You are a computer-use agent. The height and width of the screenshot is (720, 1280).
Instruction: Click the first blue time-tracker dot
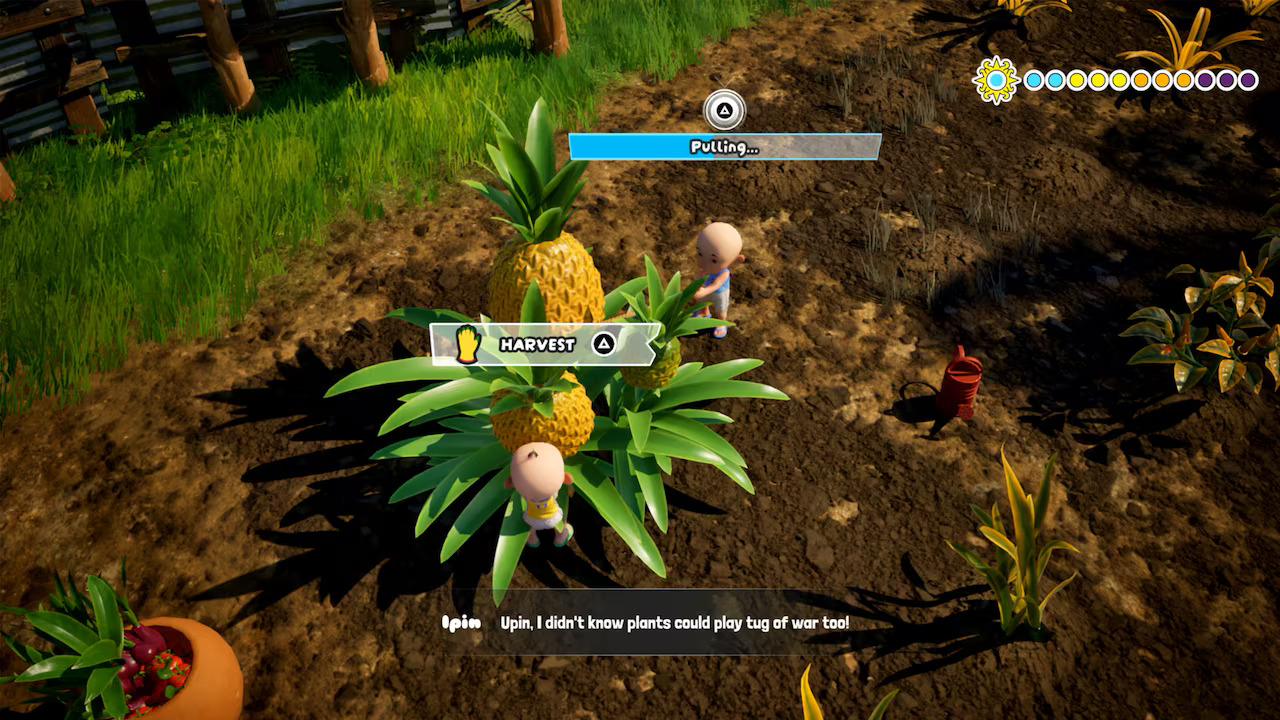point(1033,80)
